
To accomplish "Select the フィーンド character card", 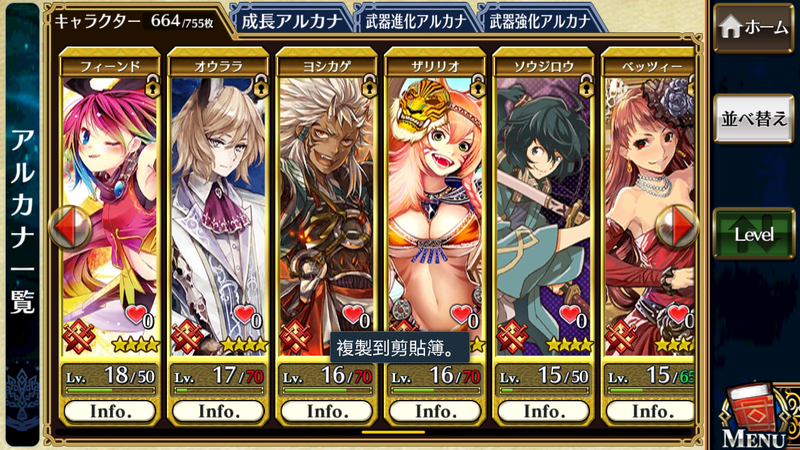I will coord(111,210).
